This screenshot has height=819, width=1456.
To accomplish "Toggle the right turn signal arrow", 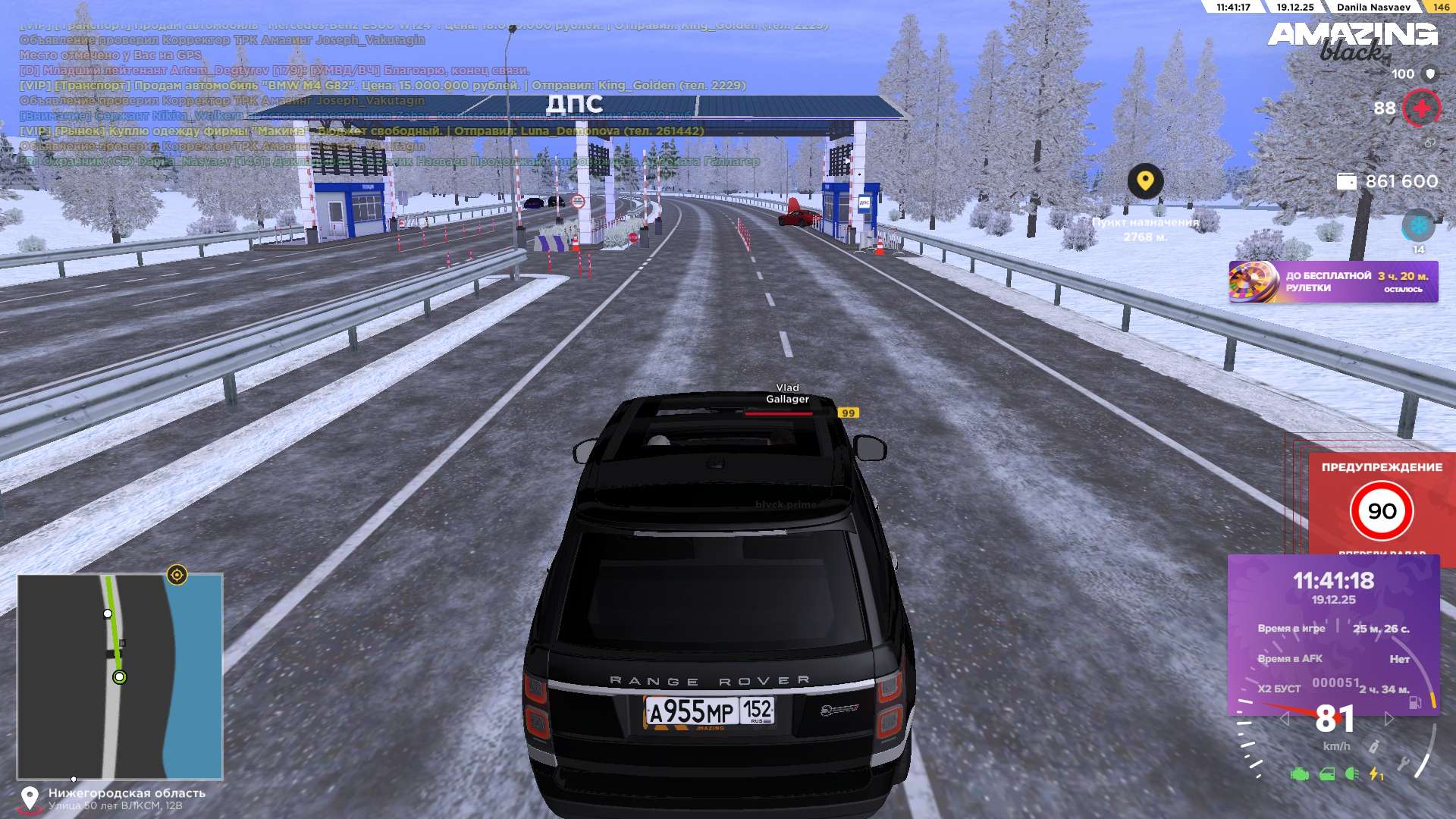I will pyautogui.click(x=1389, y=719).
